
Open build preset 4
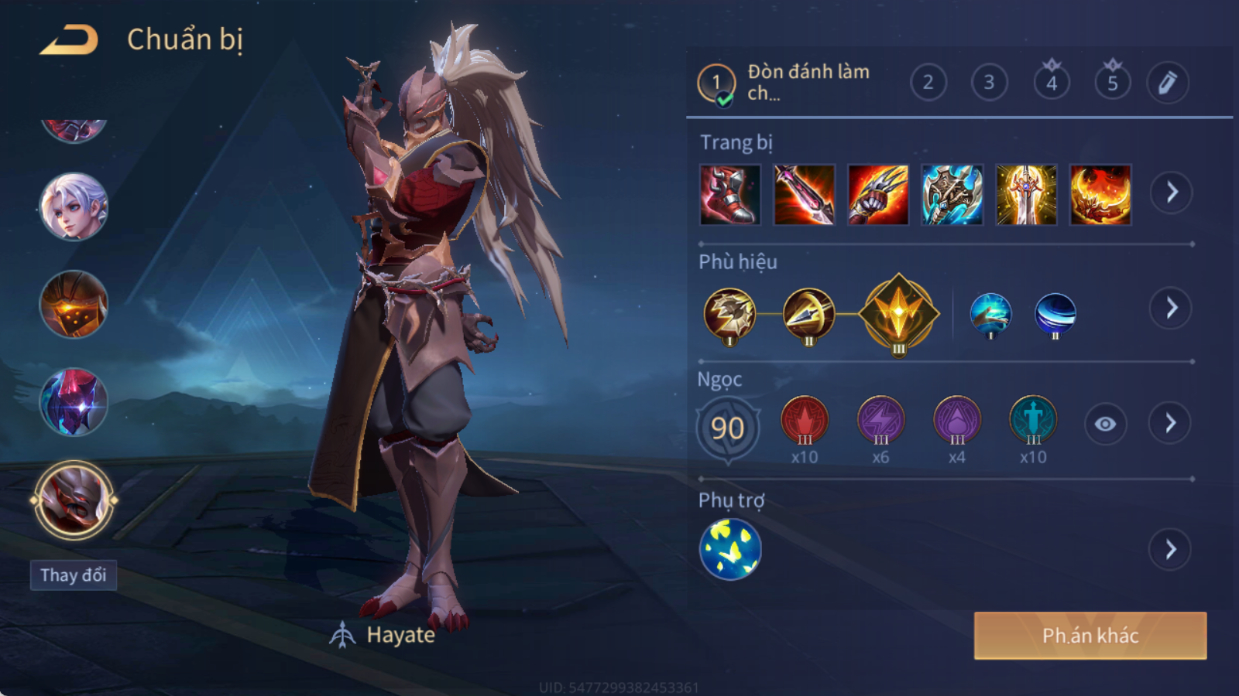click(1051, 82)
